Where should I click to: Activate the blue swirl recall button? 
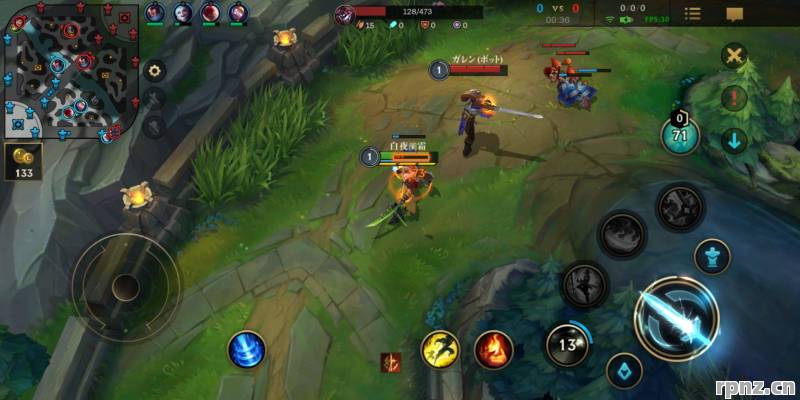tap(246, 349)
